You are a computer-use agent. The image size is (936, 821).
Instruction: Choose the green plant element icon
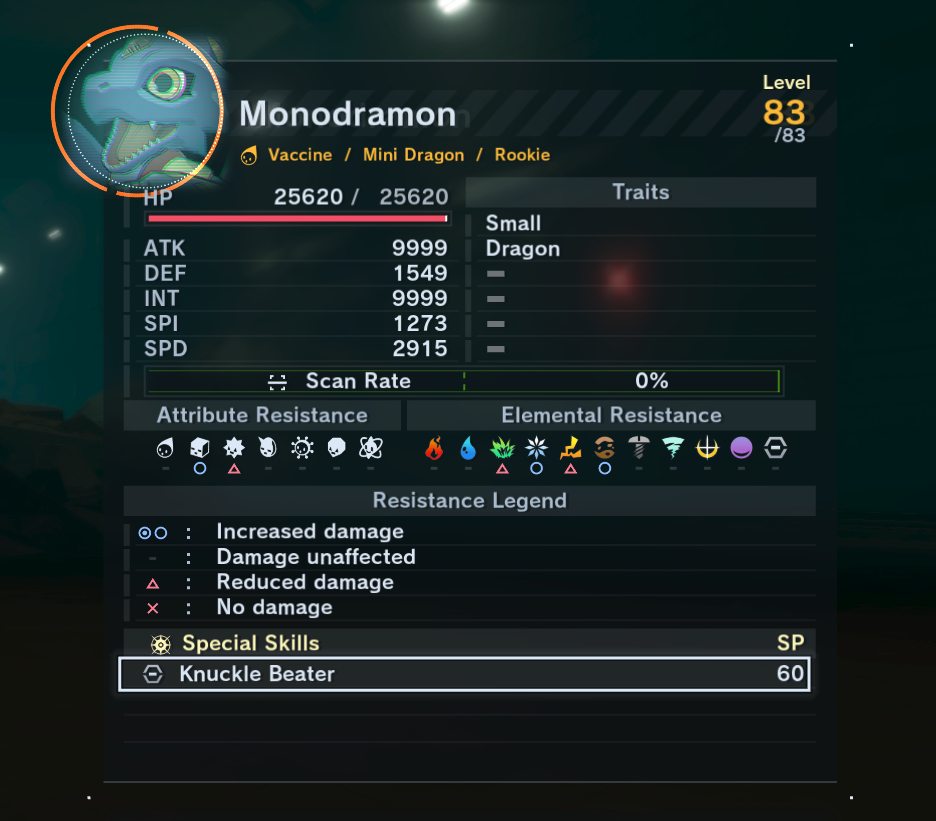(502, 449)
